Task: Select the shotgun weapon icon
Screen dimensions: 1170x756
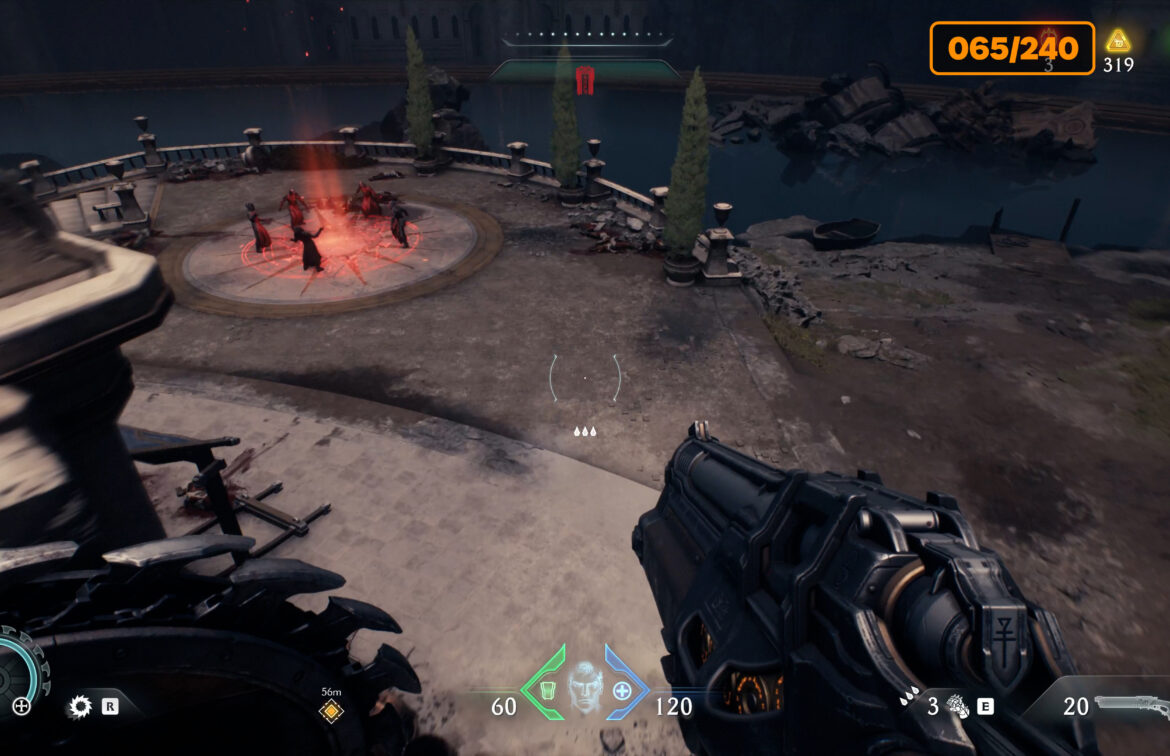Action: pos(1131,706)
